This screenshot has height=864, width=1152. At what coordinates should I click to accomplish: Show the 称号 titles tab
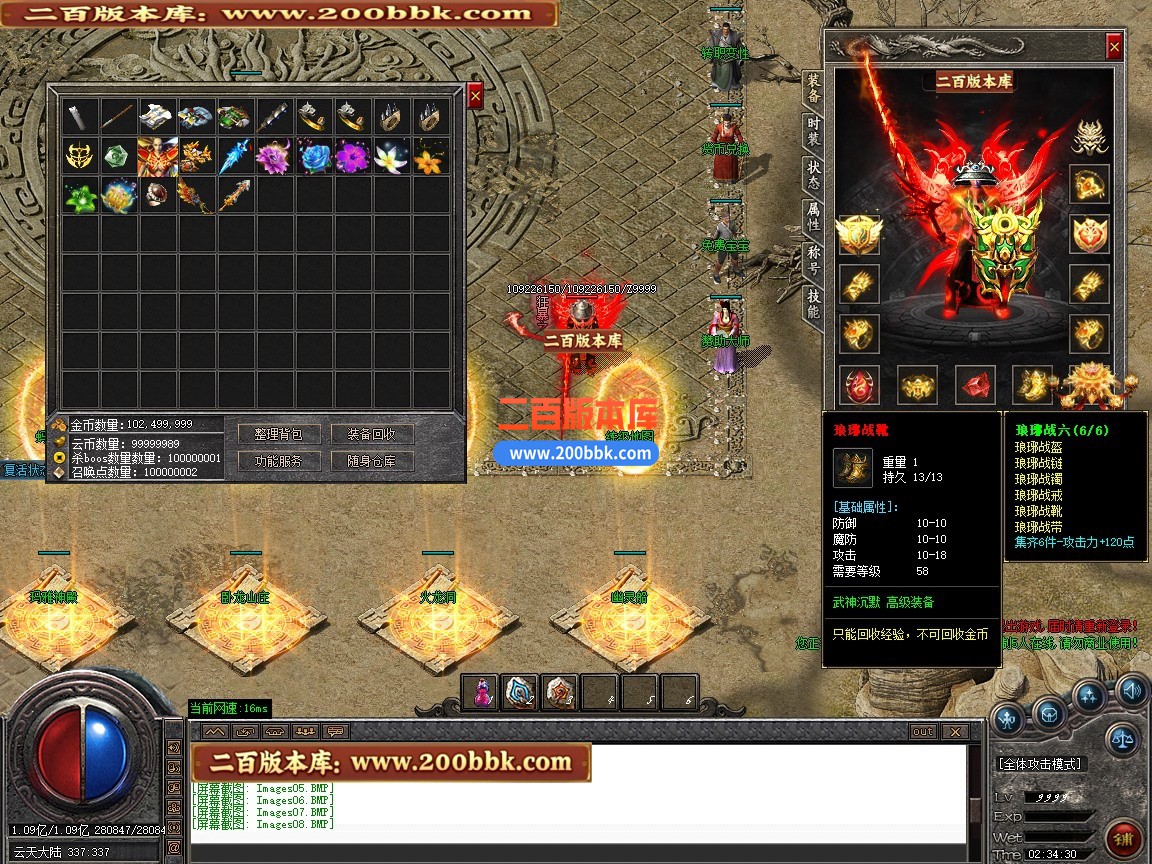point(813,258)
